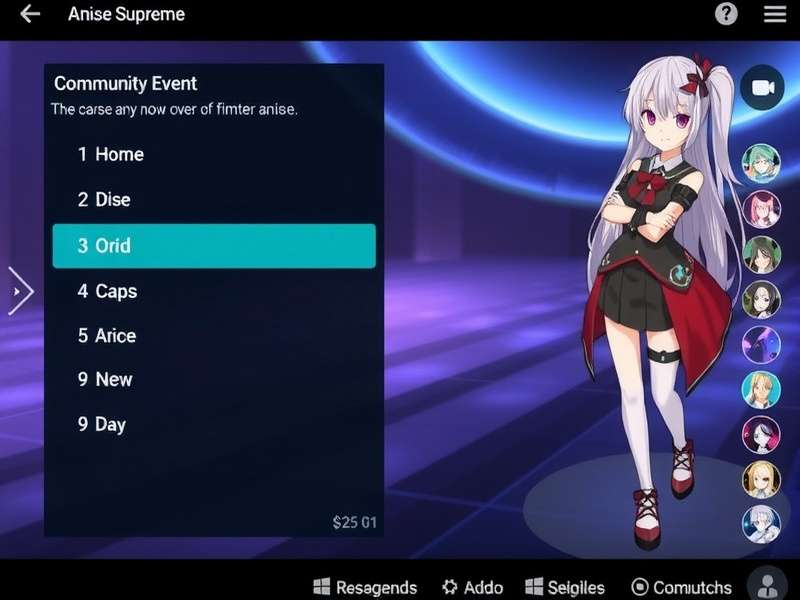Screen dimensions: 800x600
Task: Open the Addo gear option
Action: (x=472, y=587)
